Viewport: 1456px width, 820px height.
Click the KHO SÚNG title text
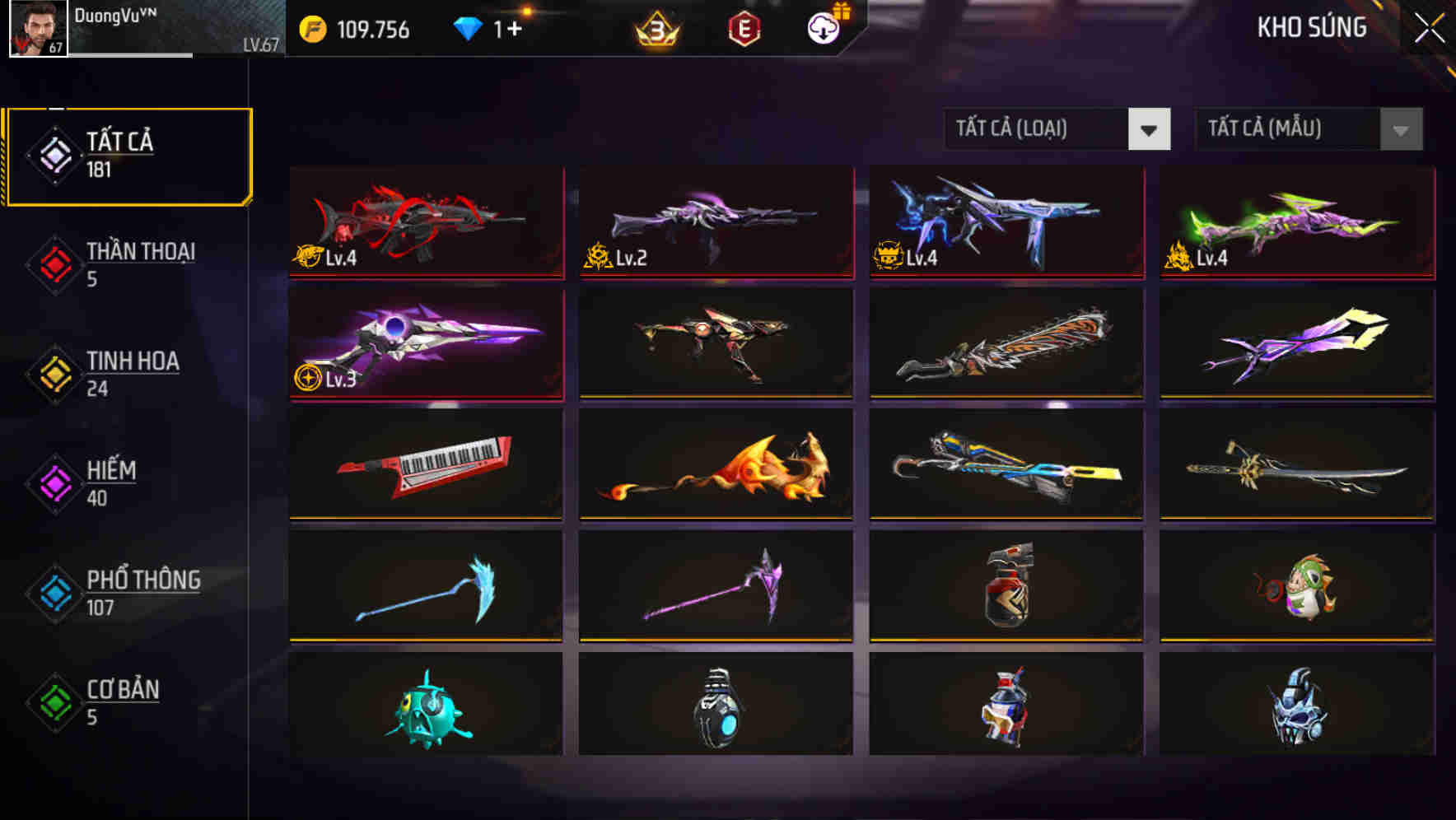1311,29
